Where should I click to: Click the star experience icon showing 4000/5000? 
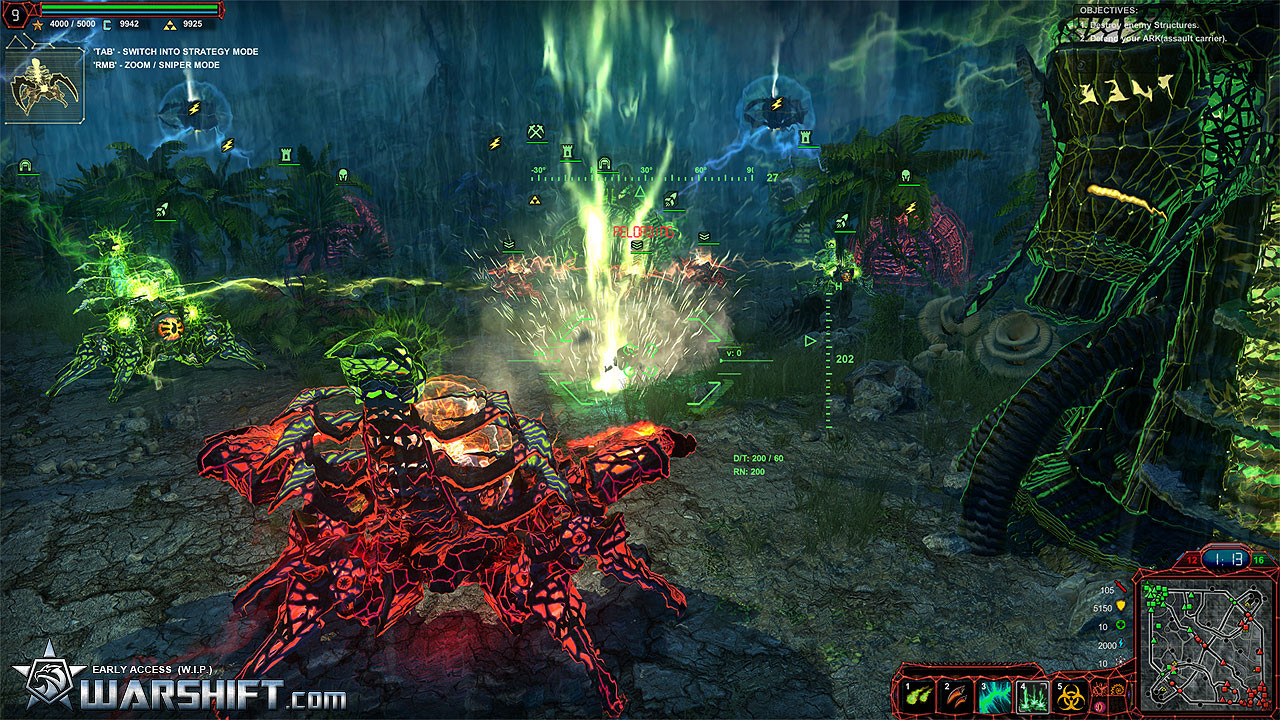(x=38, y=25)
